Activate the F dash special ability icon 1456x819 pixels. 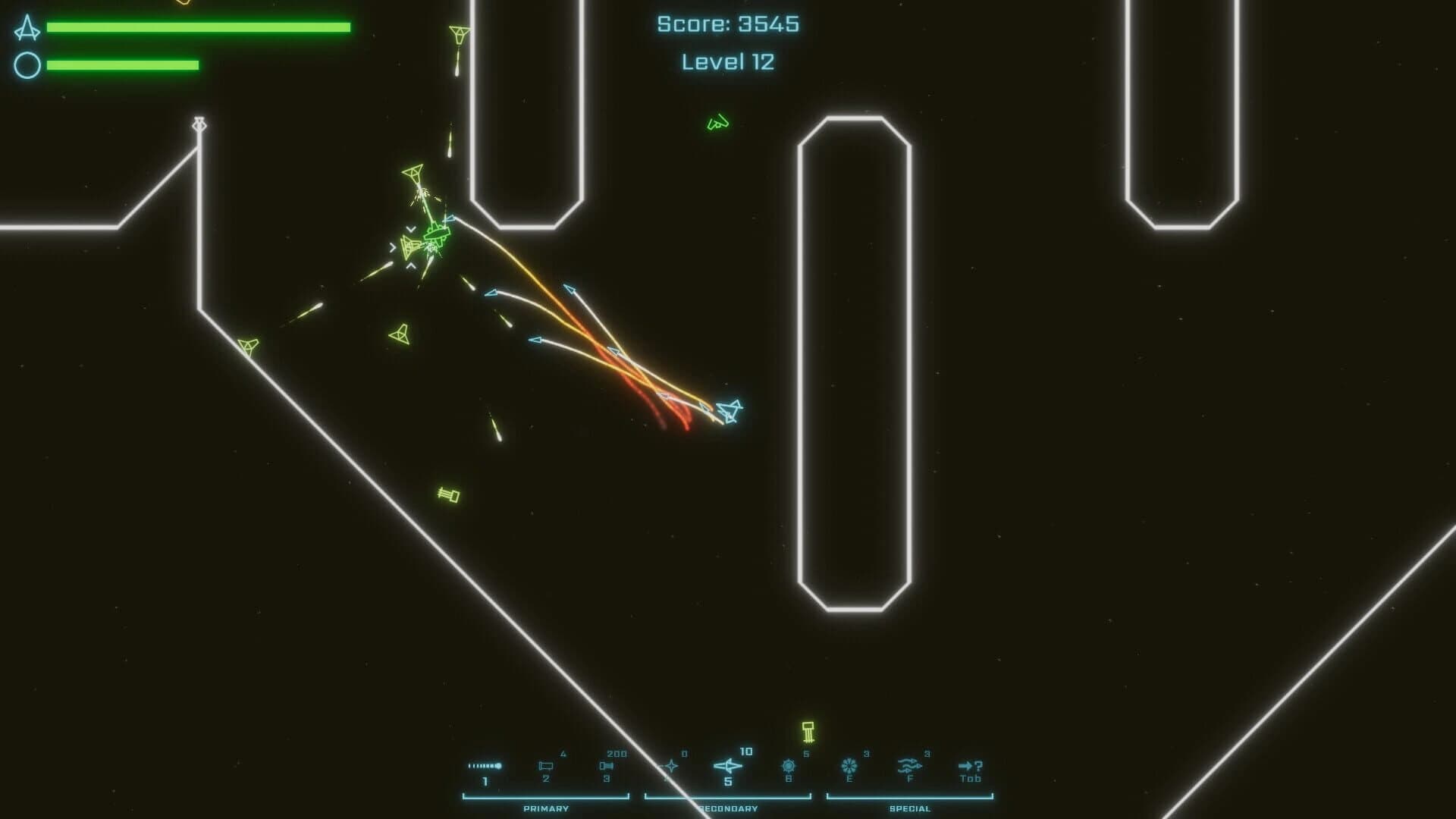pyautogui.click(x=908, y=764)
